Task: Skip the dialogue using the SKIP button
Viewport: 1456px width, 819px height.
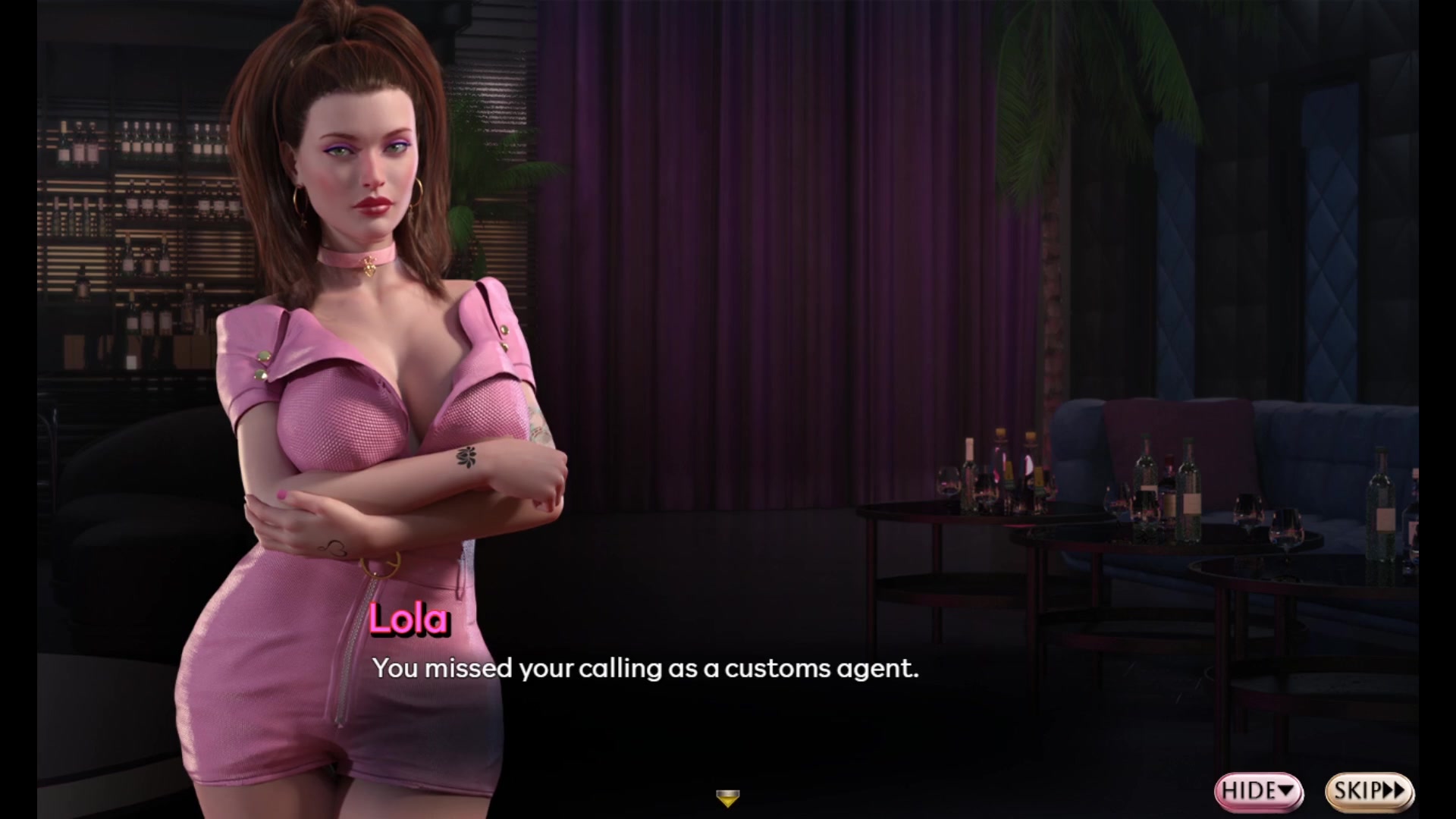Action: [1369, 791]
